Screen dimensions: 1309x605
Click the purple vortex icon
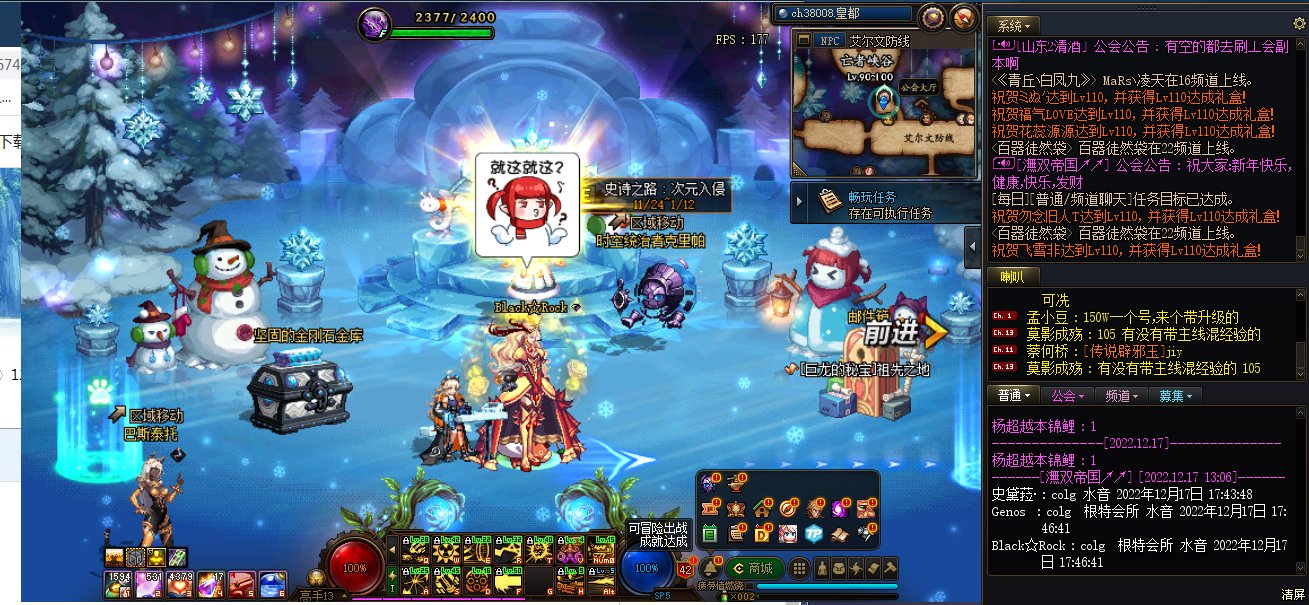[x=840, y=509]
